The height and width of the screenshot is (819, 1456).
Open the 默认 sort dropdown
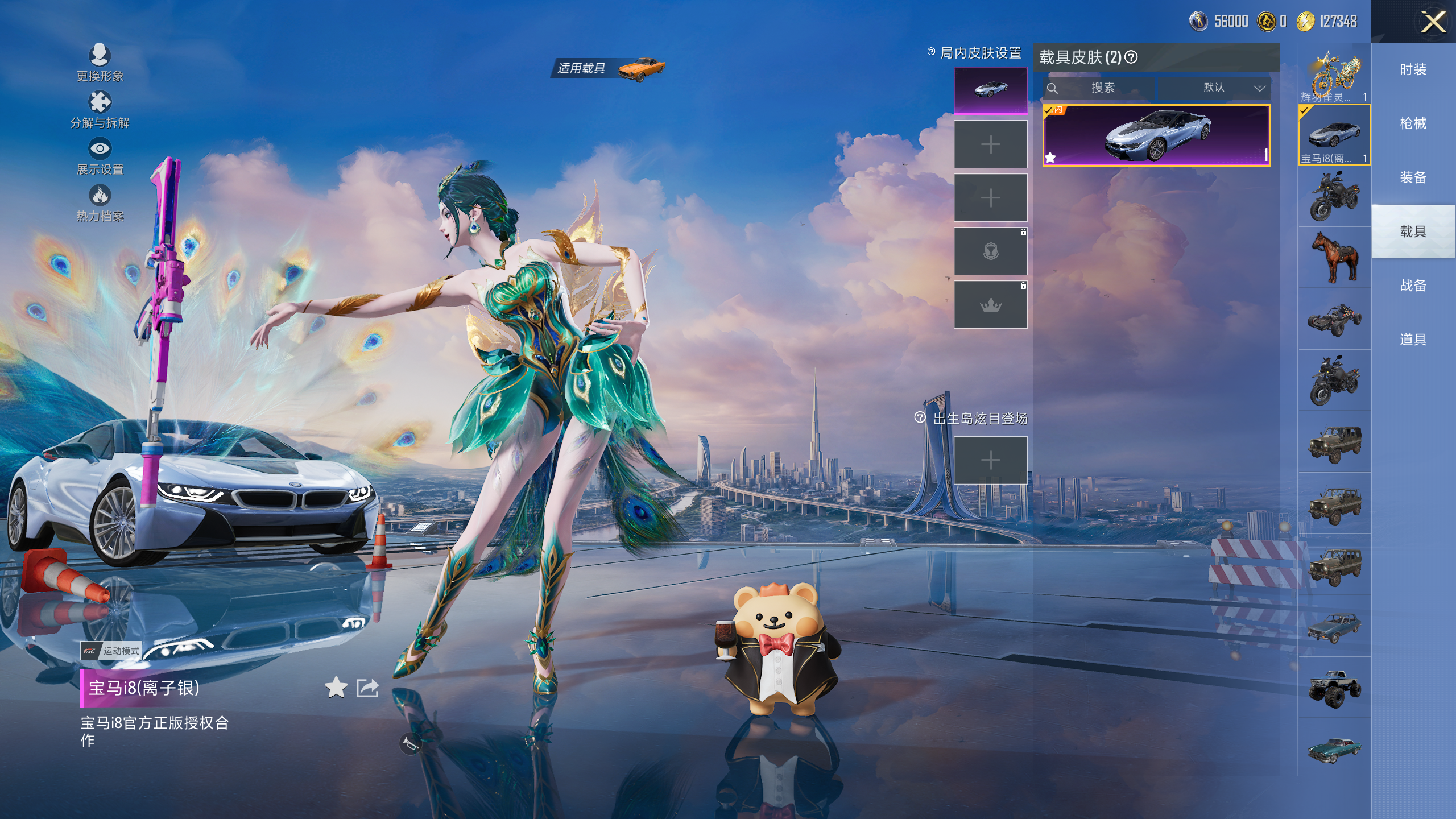pos(1214,88)
